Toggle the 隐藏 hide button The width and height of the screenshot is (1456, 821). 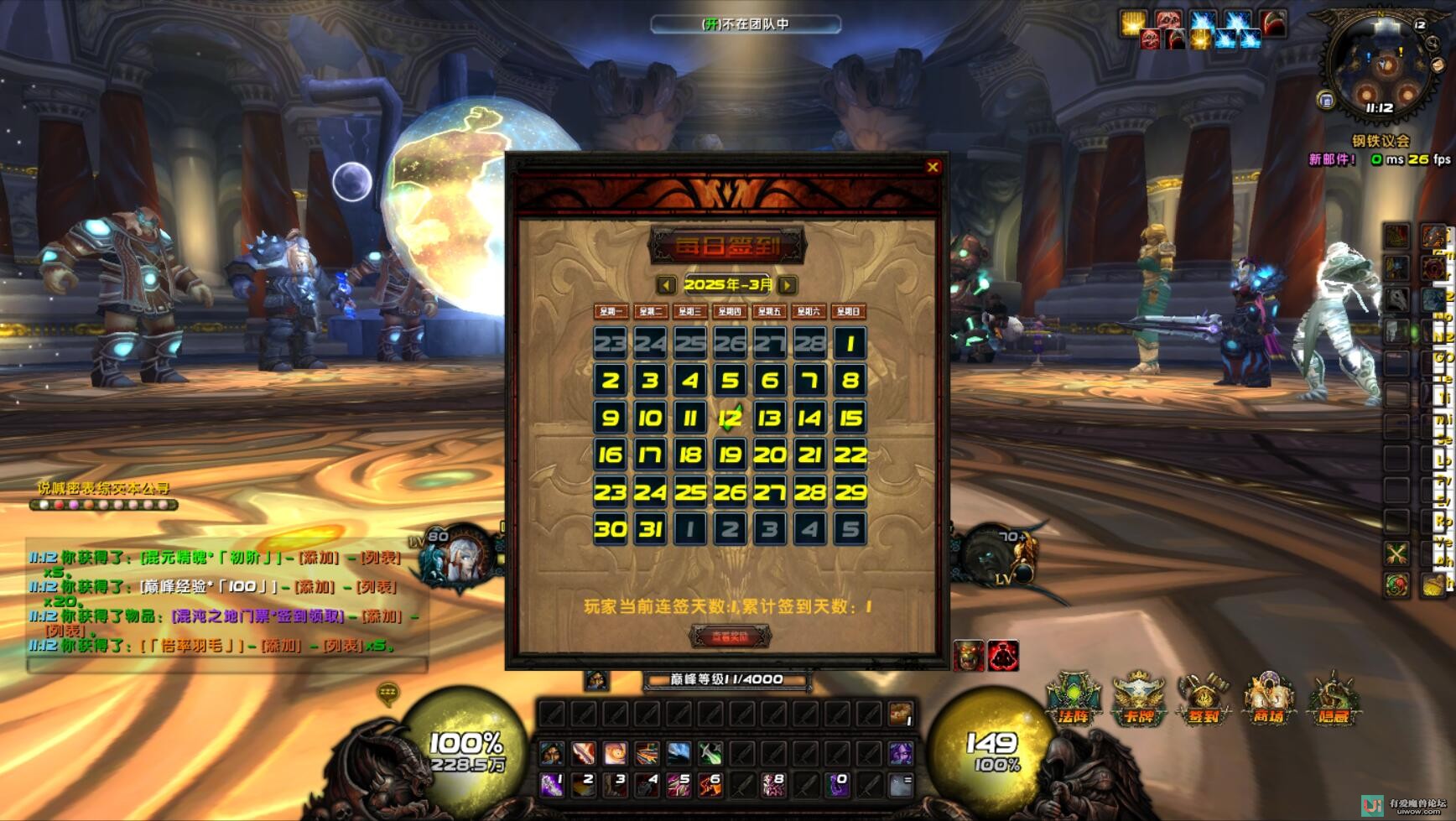(x=1334, y=698)
